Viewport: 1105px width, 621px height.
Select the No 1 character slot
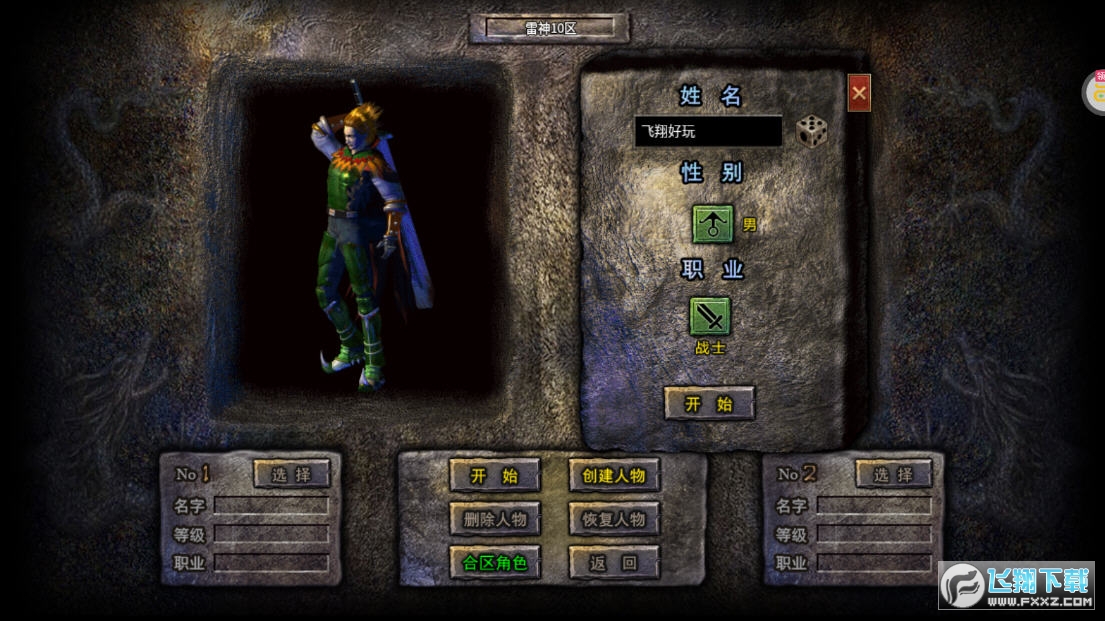point(292,474)
